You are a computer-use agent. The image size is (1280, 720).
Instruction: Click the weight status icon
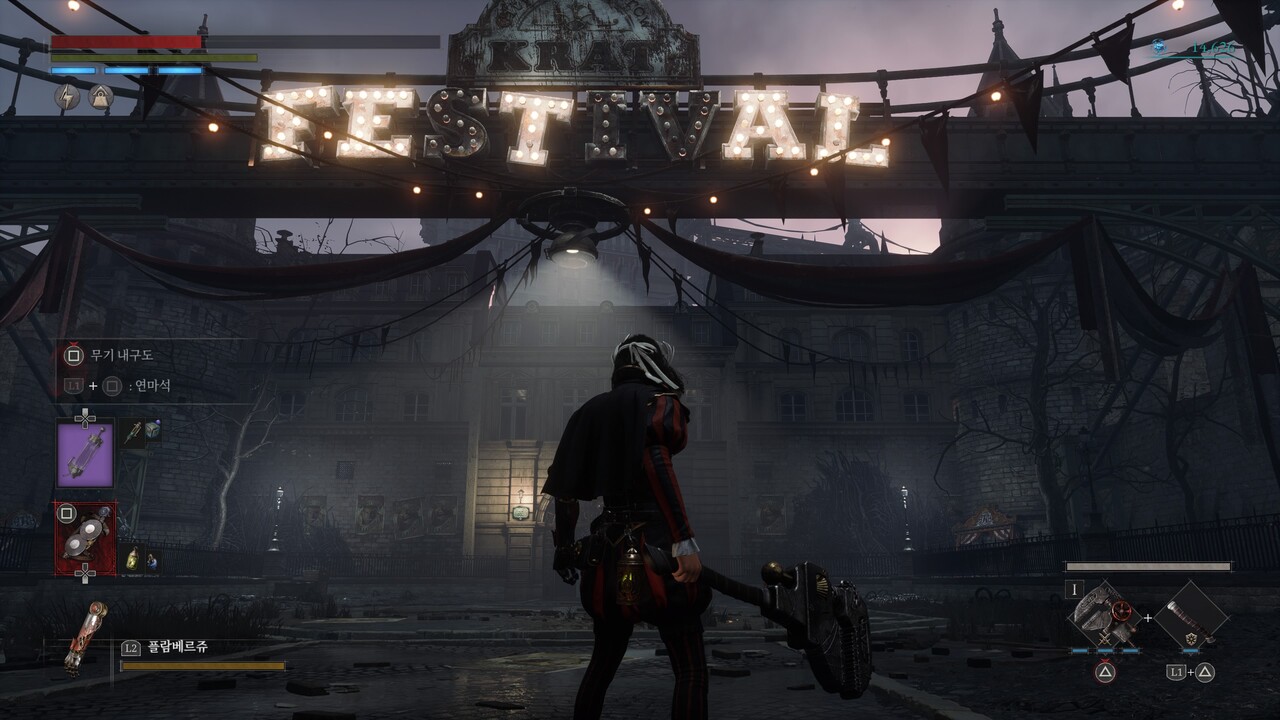pyautogui.click(x=101, y=96)
